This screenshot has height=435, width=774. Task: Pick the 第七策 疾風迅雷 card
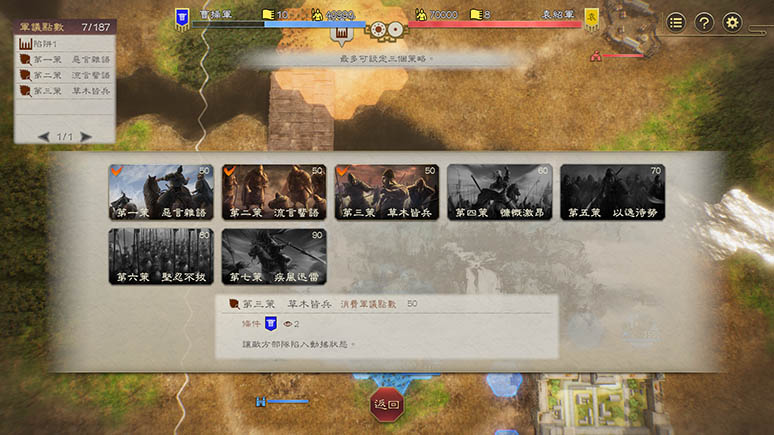(274, 257)
